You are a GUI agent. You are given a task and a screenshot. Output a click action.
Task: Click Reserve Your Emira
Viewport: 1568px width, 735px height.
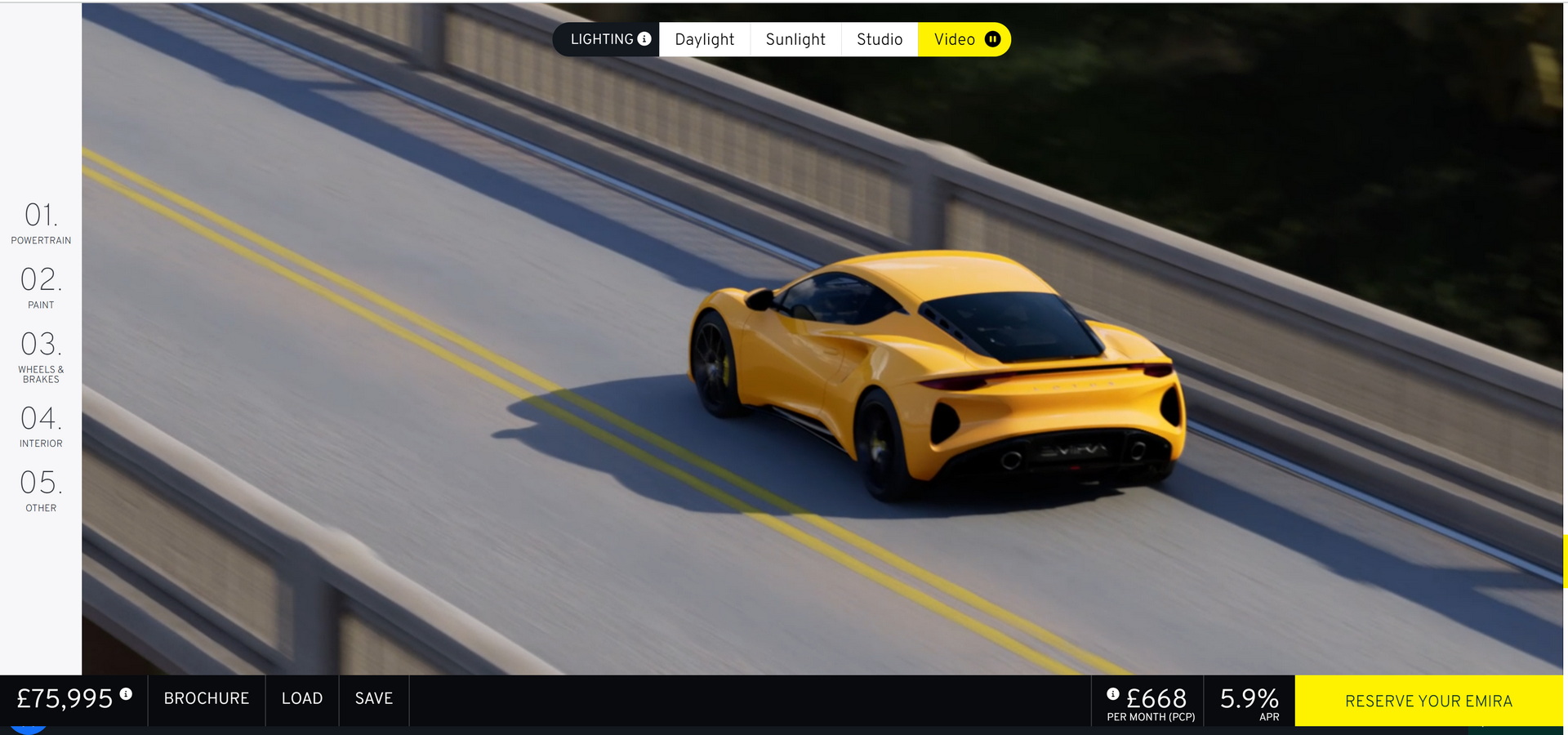1428,701
